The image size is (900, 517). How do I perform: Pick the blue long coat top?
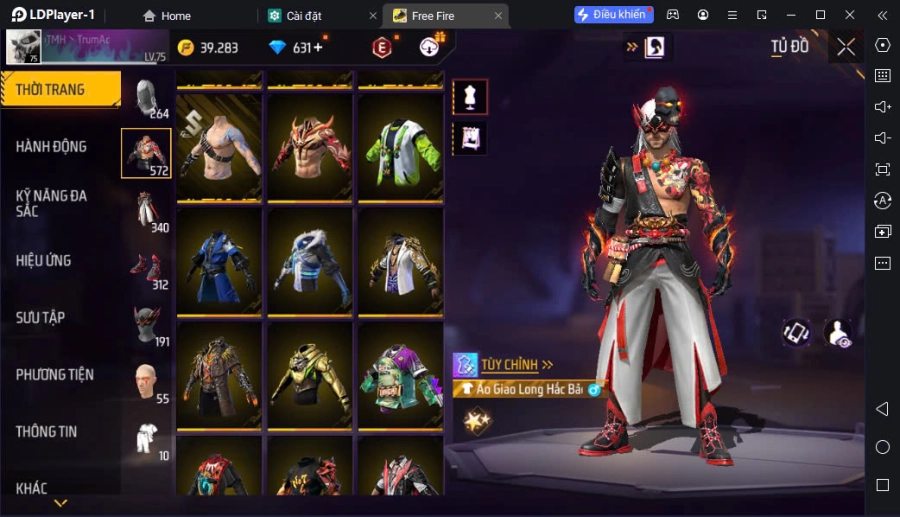pos(221,262)
